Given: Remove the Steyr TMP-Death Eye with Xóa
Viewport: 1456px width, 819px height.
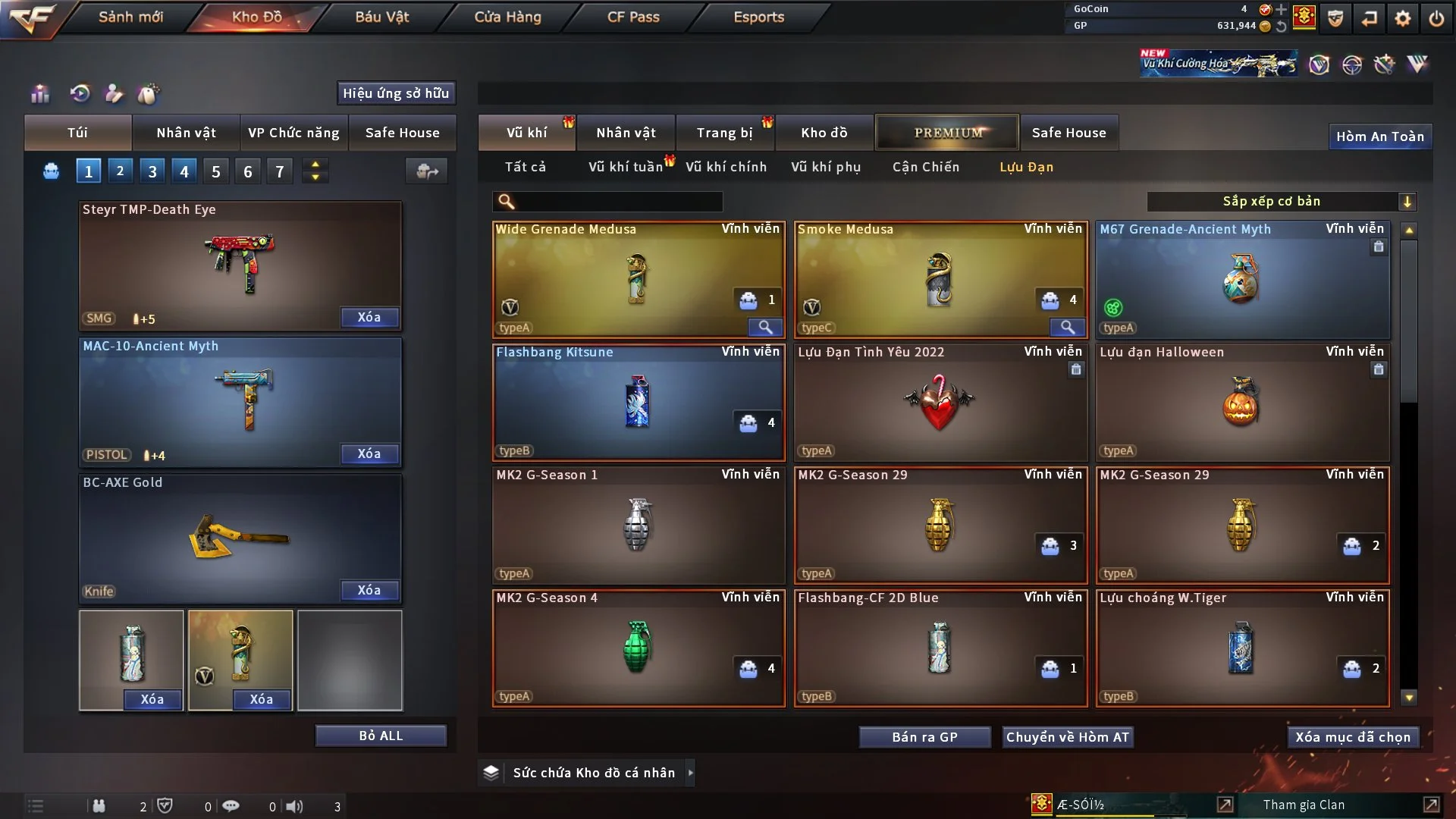Looking at the screenshot, I should (x=369, y=317).
